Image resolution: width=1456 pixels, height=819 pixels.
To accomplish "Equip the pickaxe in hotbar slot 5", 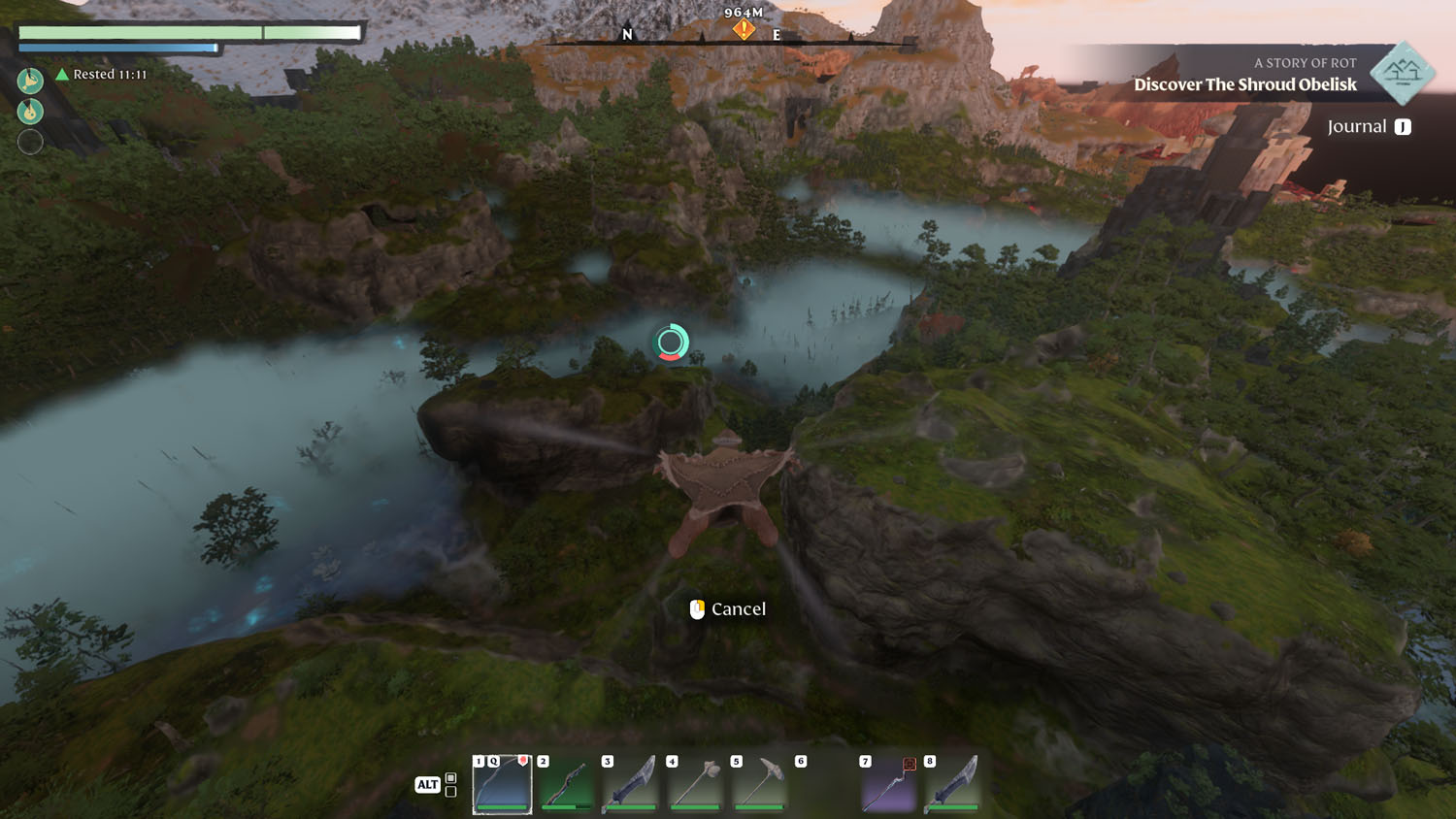I will tap(759, 784).
